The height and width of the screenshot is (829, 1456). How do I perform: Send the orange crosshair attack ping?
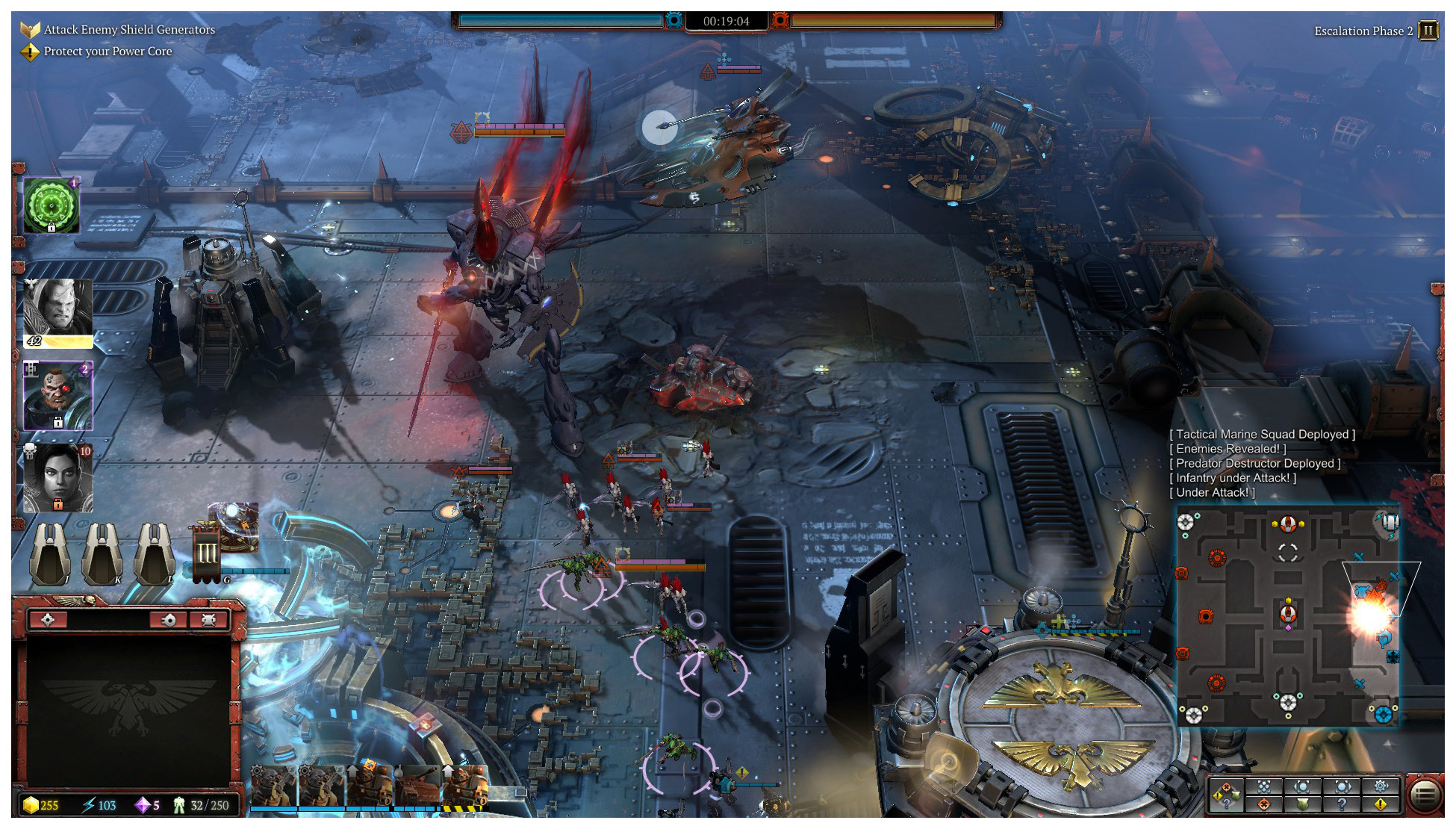point(1263,804)
